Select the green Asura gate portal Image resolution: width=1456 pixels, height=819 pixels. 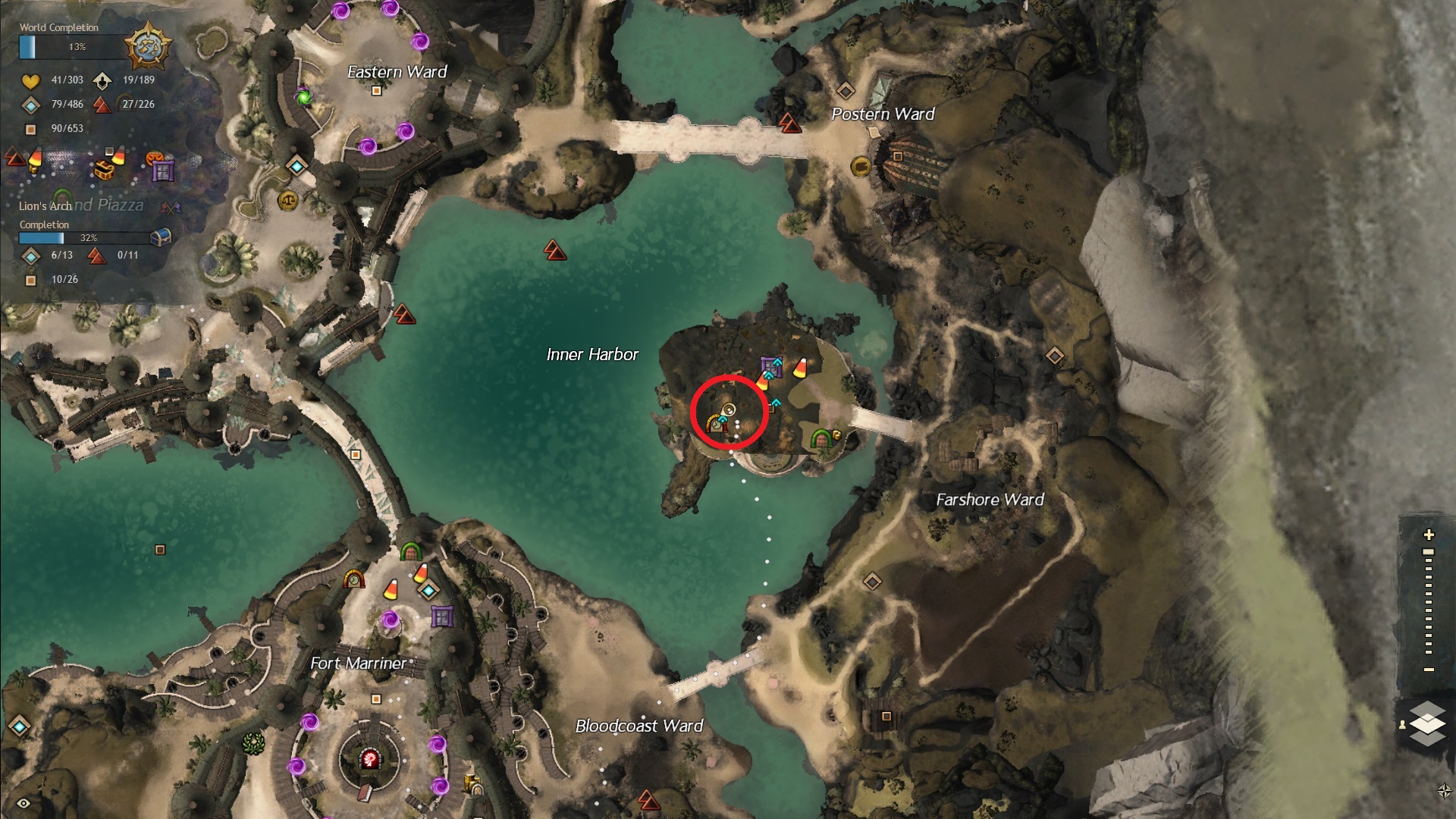[x=304, y=97]
